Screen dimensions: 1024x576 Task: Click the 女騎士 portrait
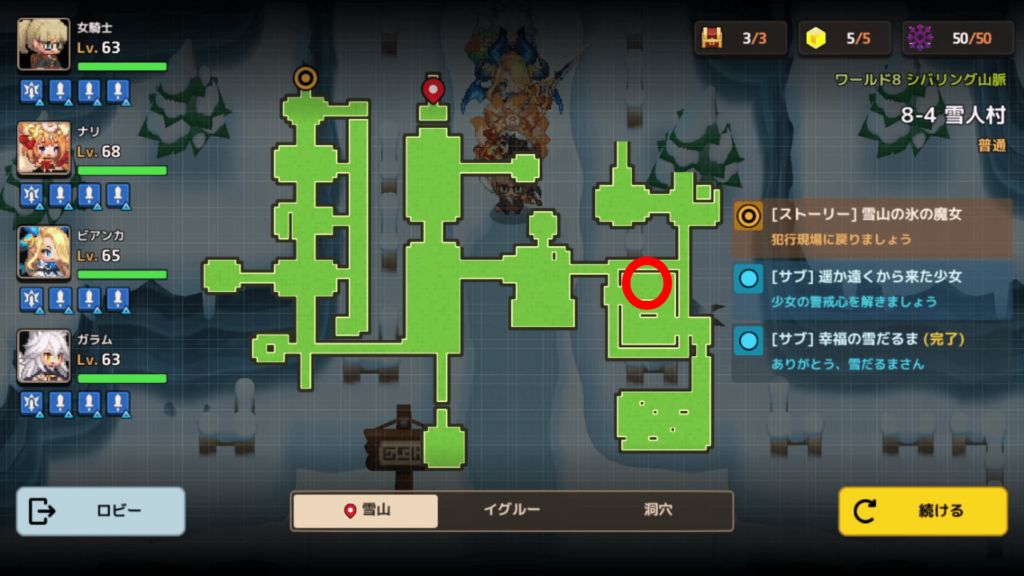tap(44, 45)
